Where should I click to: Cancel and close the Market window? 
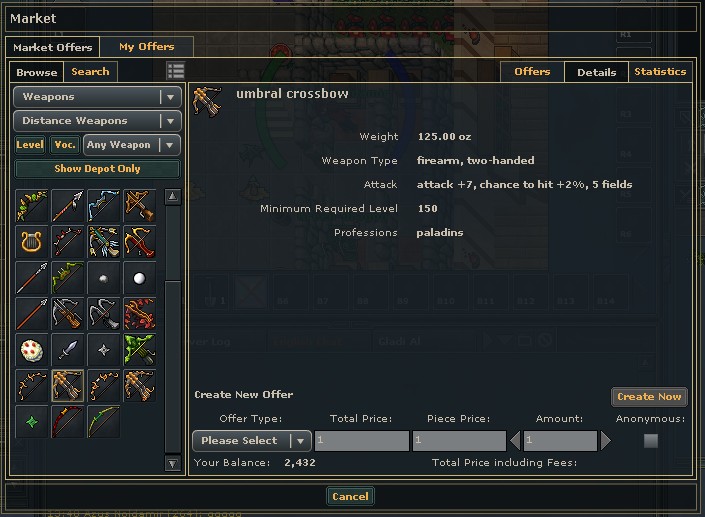click(x=350, y=497)
